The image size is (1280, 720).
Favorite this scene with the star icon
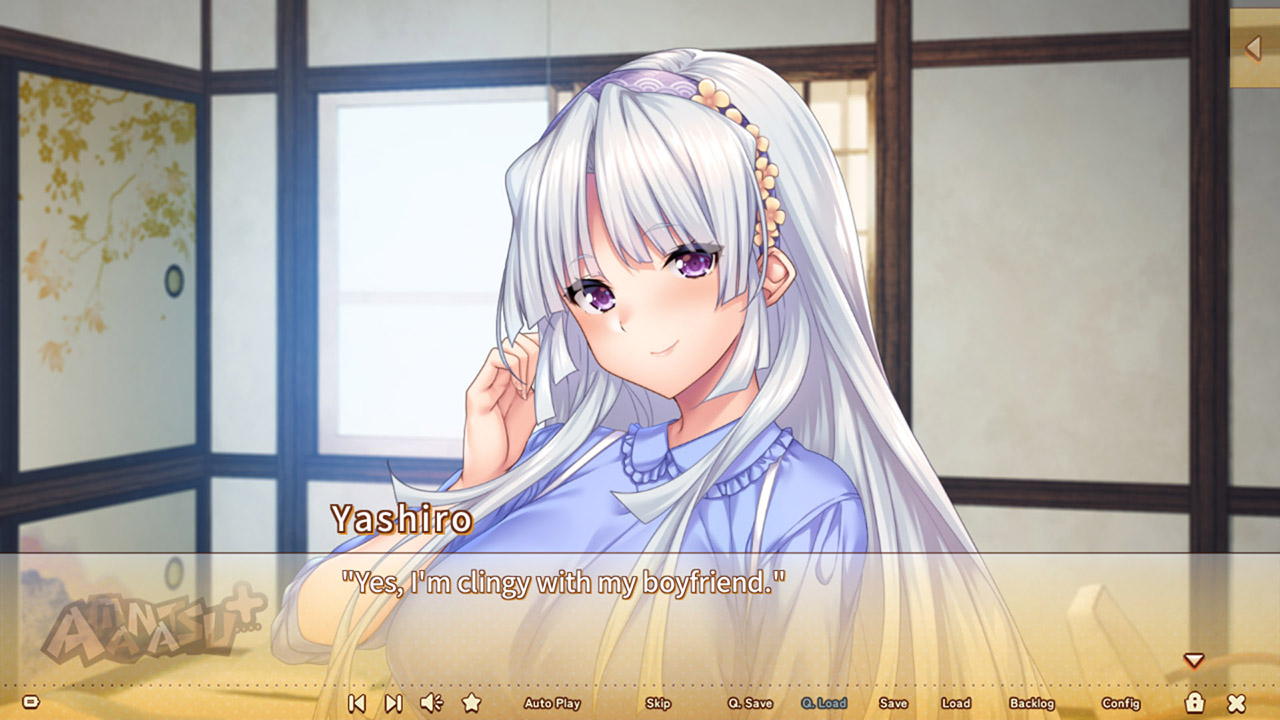pyautogui.click(x=470, y=703)
